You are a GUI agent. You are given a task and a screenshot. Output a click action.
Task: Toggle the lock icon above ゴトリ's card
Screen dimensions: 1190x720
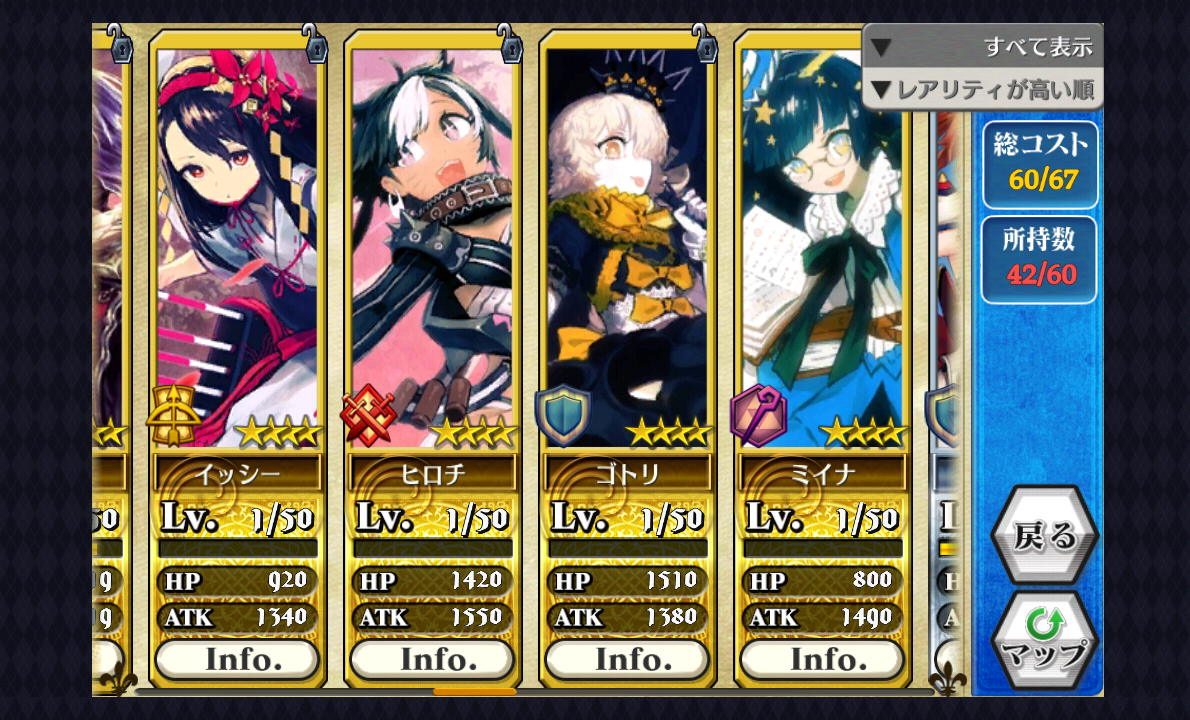coord(704,44)
